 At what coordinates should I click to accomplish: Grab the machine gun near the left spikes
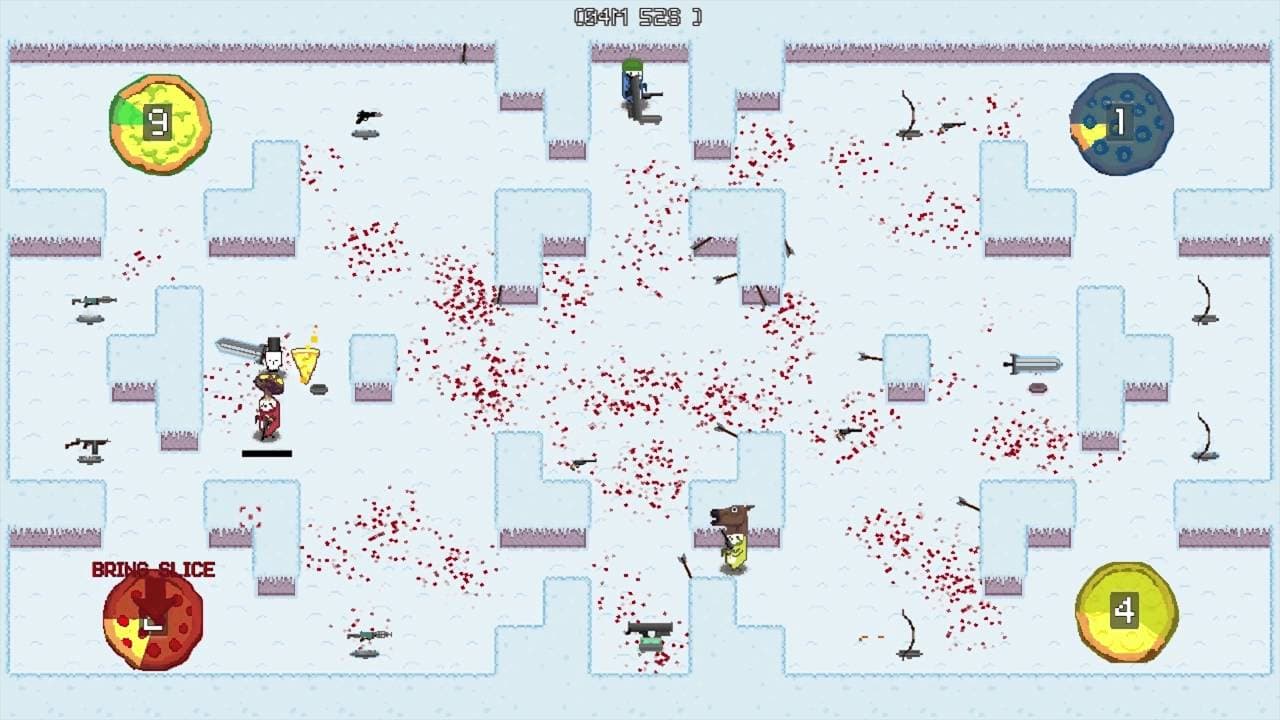86,442
